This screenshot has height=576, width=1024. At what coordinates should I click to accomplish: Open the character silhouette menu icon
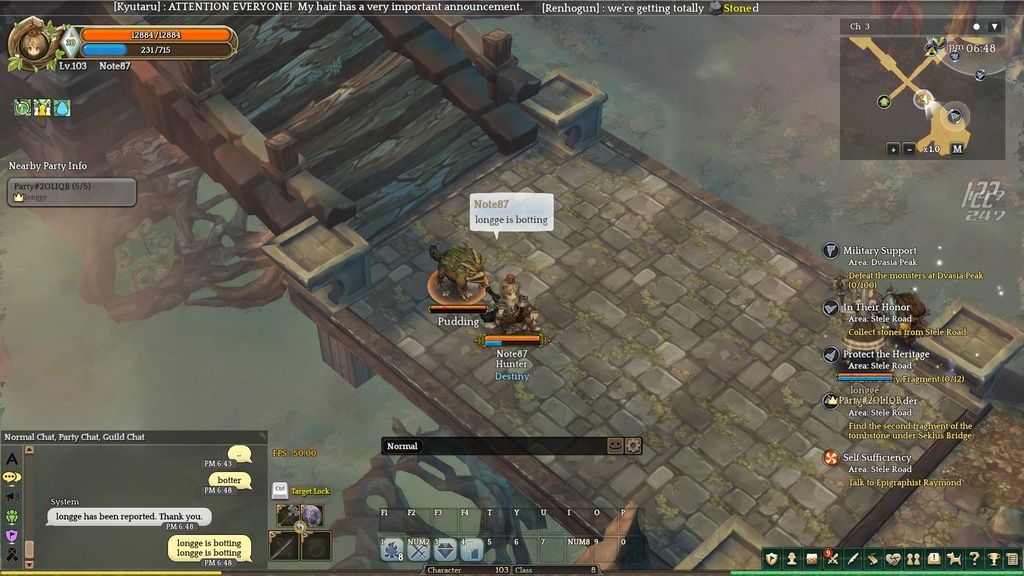click(x=791, y=558)
